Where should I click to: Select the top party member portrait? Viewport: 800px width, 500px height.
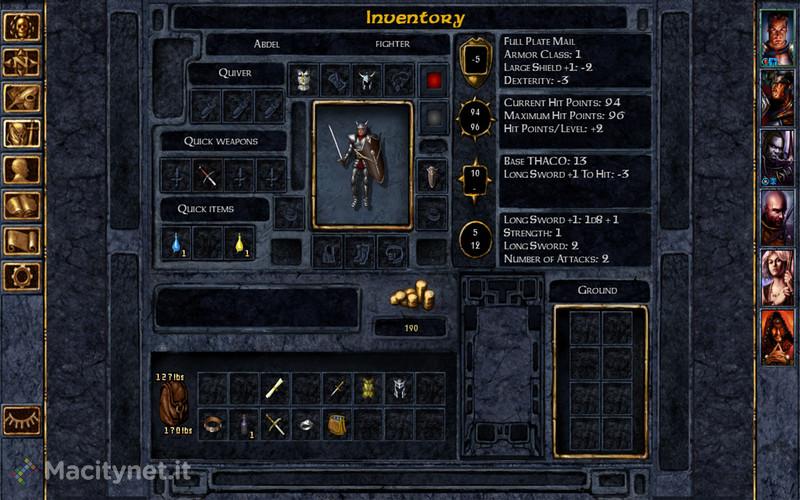[x=777, y=37]
